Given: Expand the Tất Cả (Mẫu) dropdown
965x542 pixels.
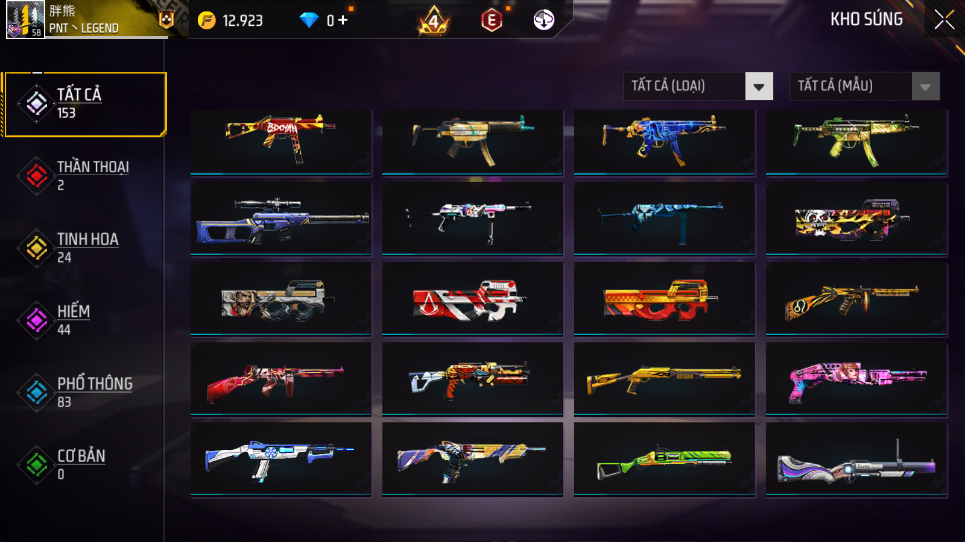Looking at the screenshot, I should point(864,86).
